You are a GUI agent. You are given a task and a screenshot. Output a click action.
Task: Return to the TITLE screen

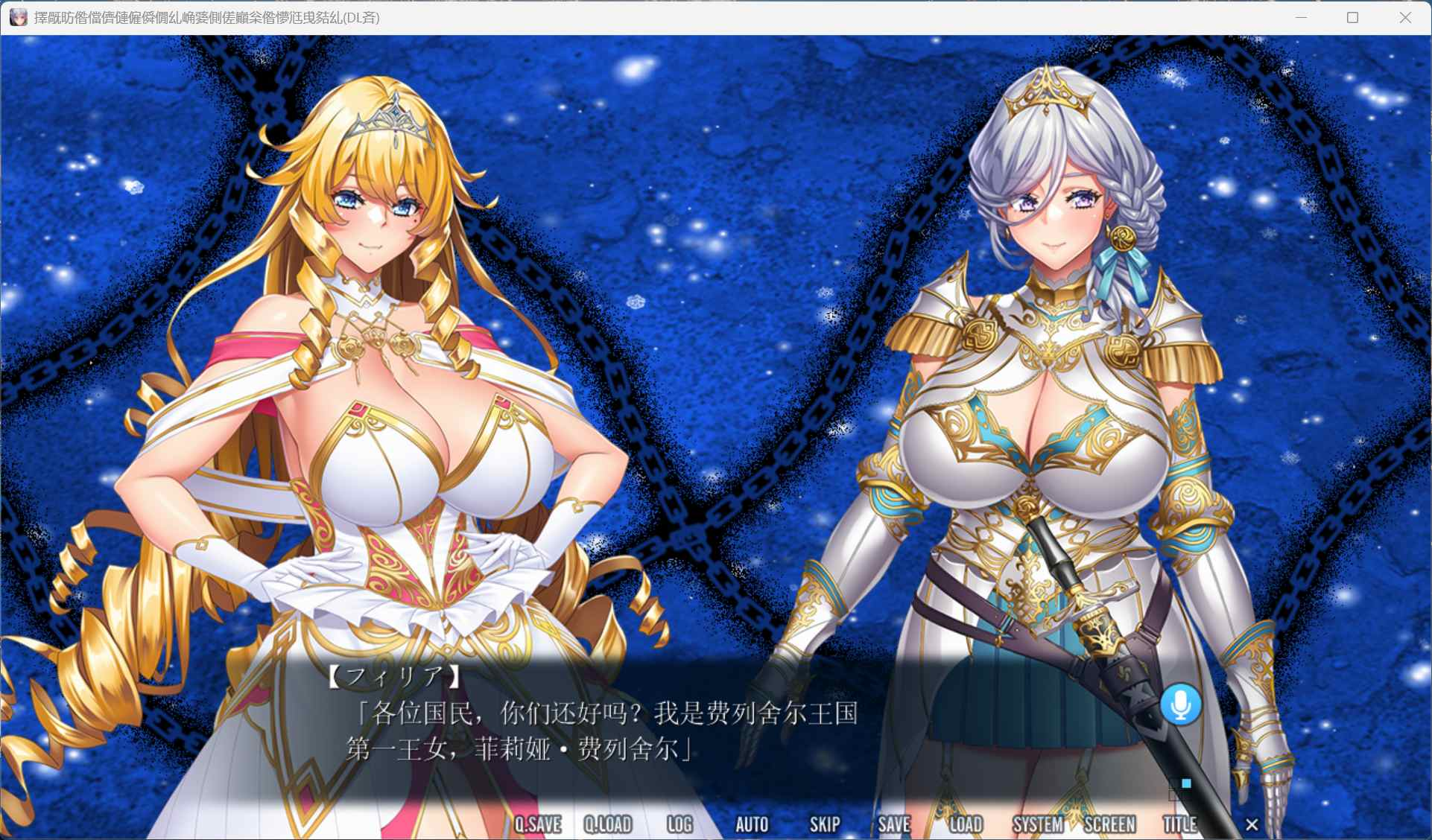click(x=1179, y=824)
